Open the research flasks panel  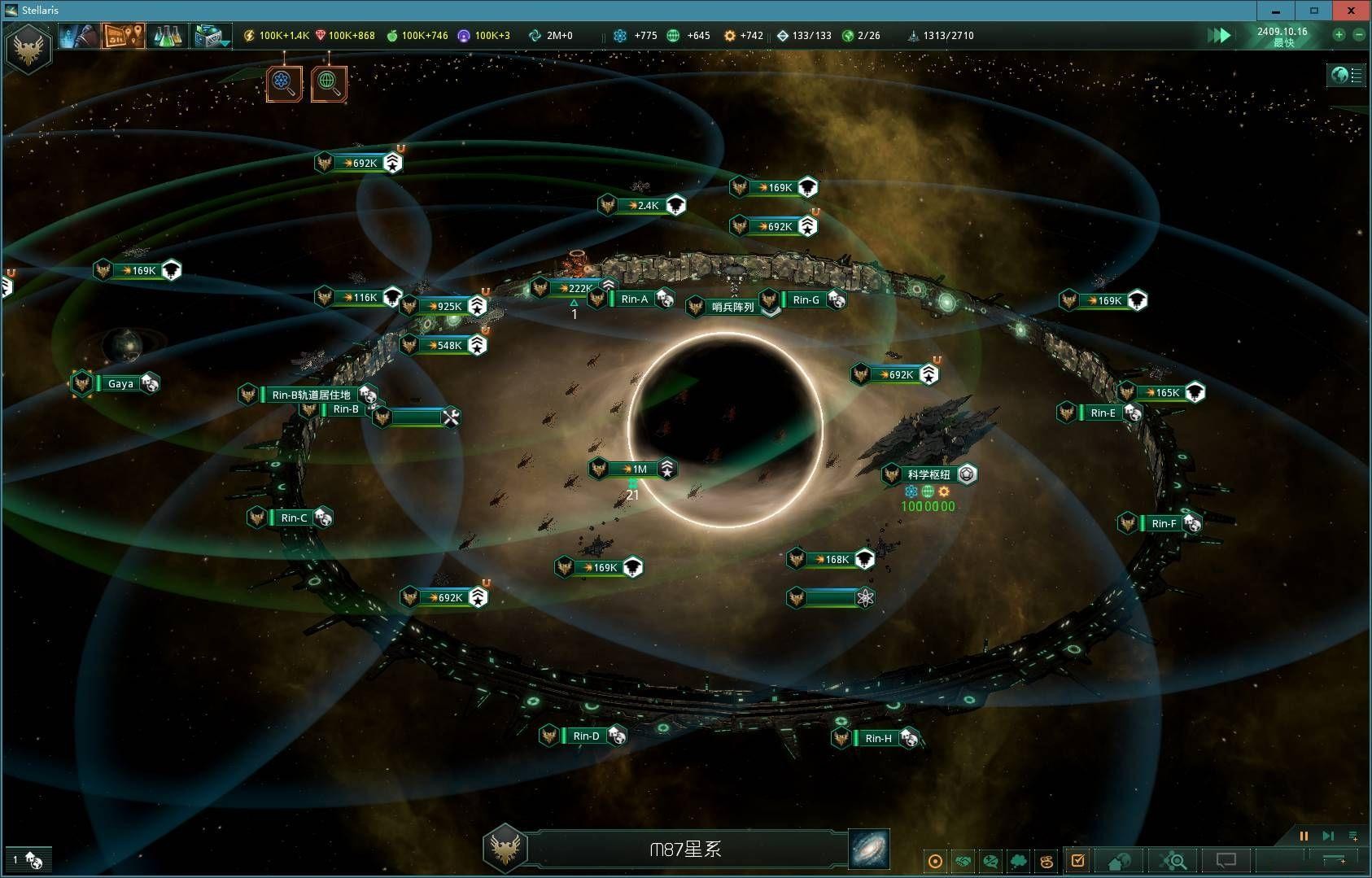point(166,36)
